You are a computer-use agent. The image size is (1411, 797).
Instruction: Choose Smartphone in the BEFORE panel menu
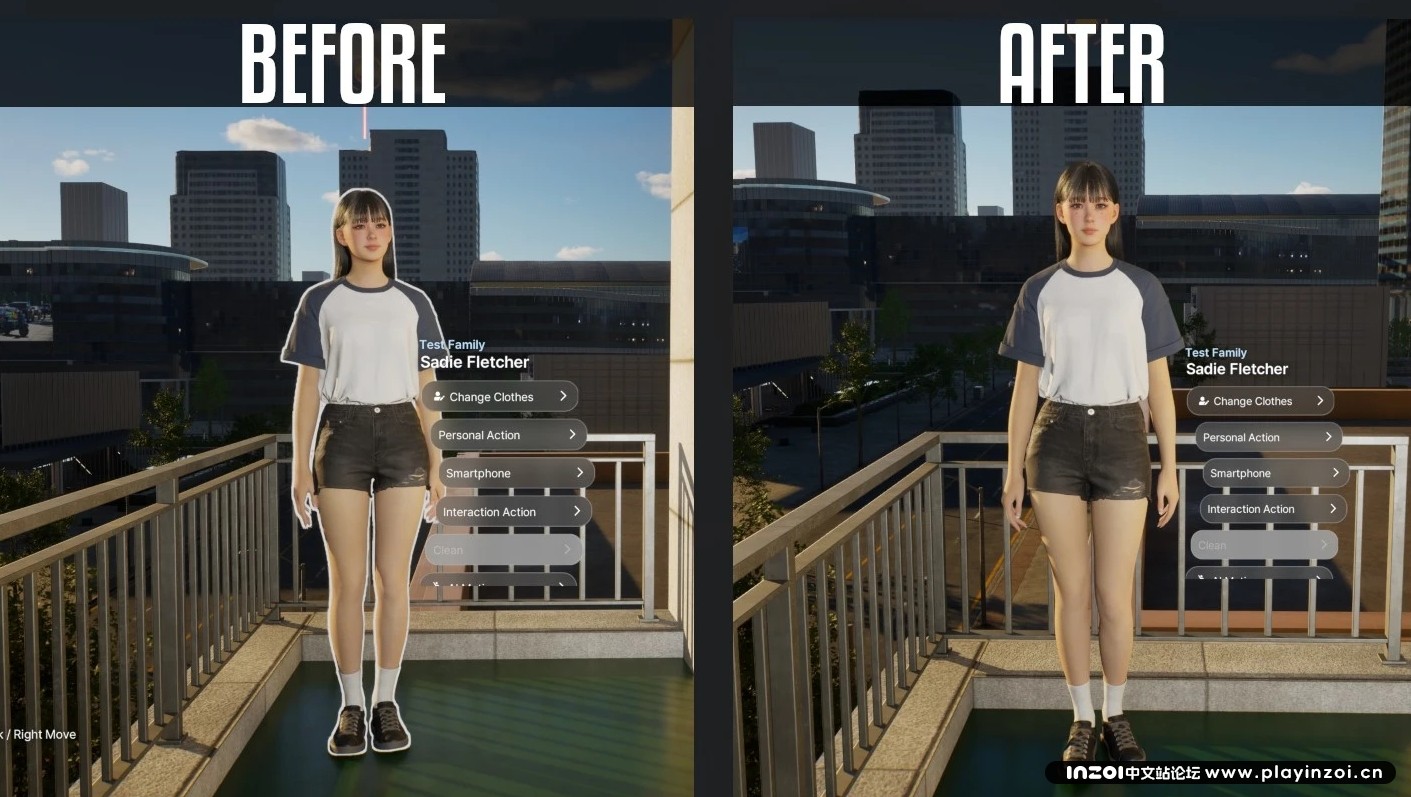pos(516,473)
